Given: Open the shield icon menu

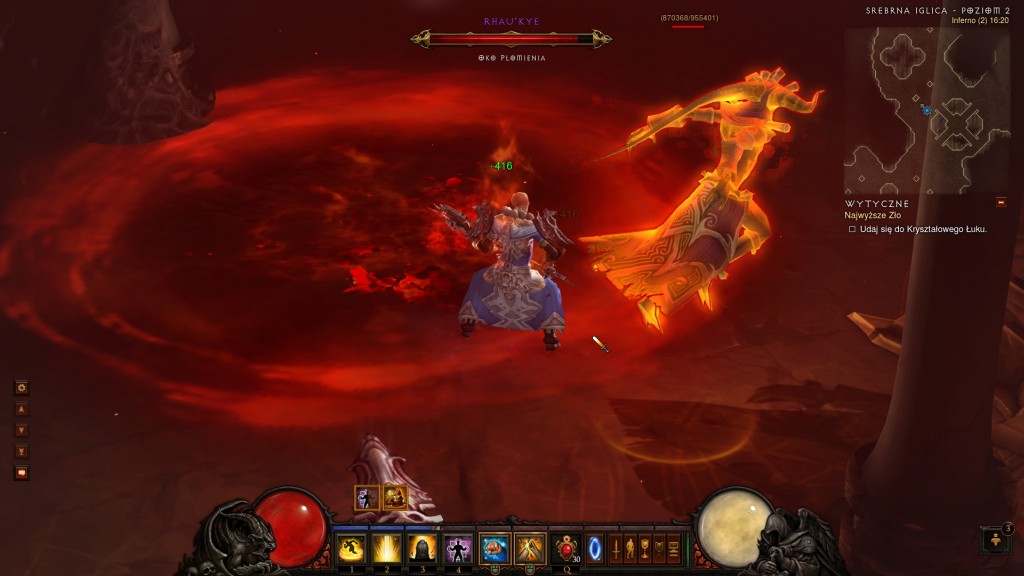Looking at the screenshot, I should coord(659,548).
